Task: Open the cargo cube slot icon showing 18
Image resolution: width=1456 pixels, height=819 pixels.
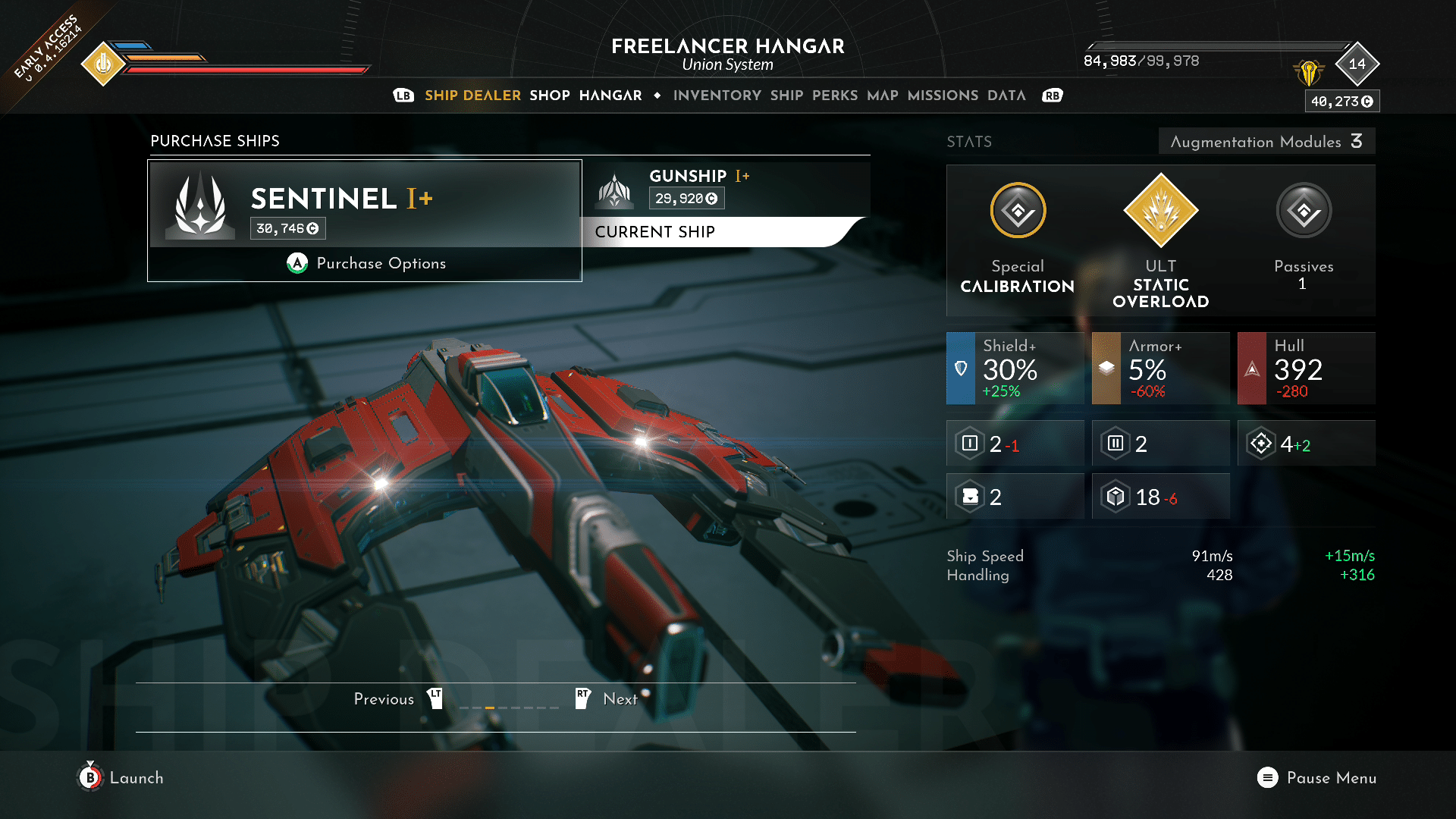Action: (1114, 497)
